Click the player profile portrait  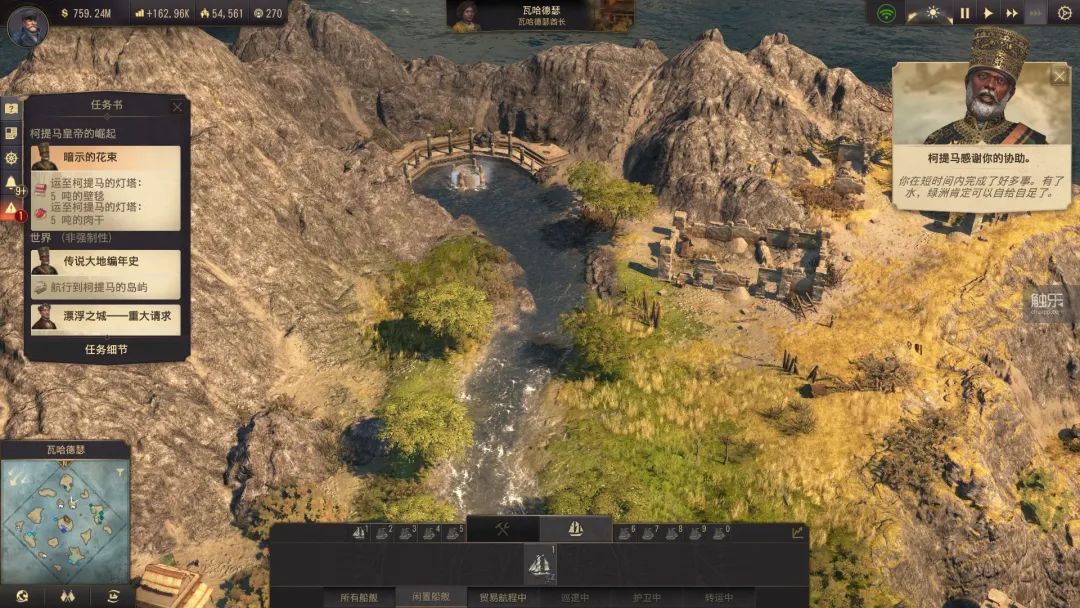[27, 26]
